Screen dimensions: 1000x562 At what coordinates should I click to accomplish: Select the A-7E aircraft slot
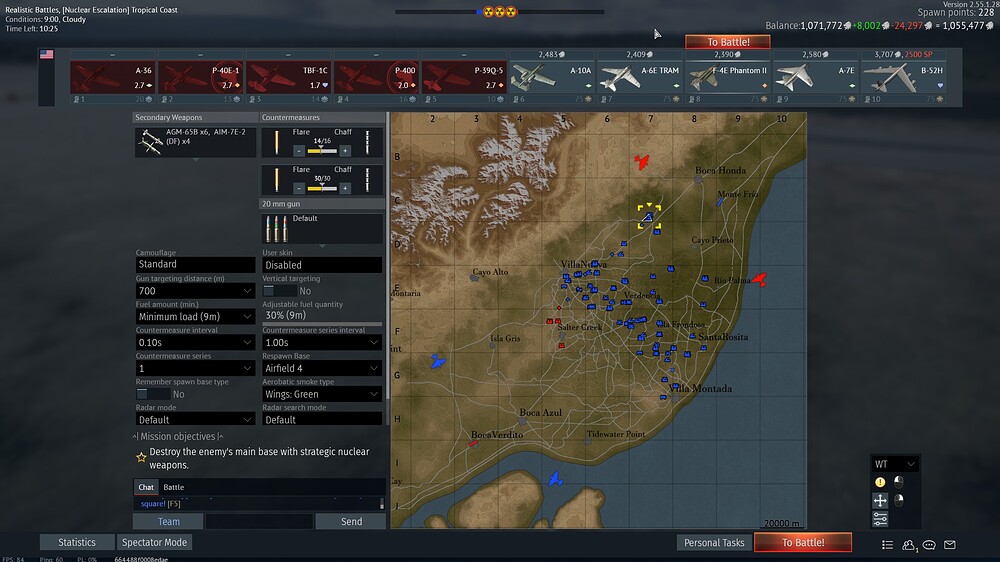coord(816,77)
